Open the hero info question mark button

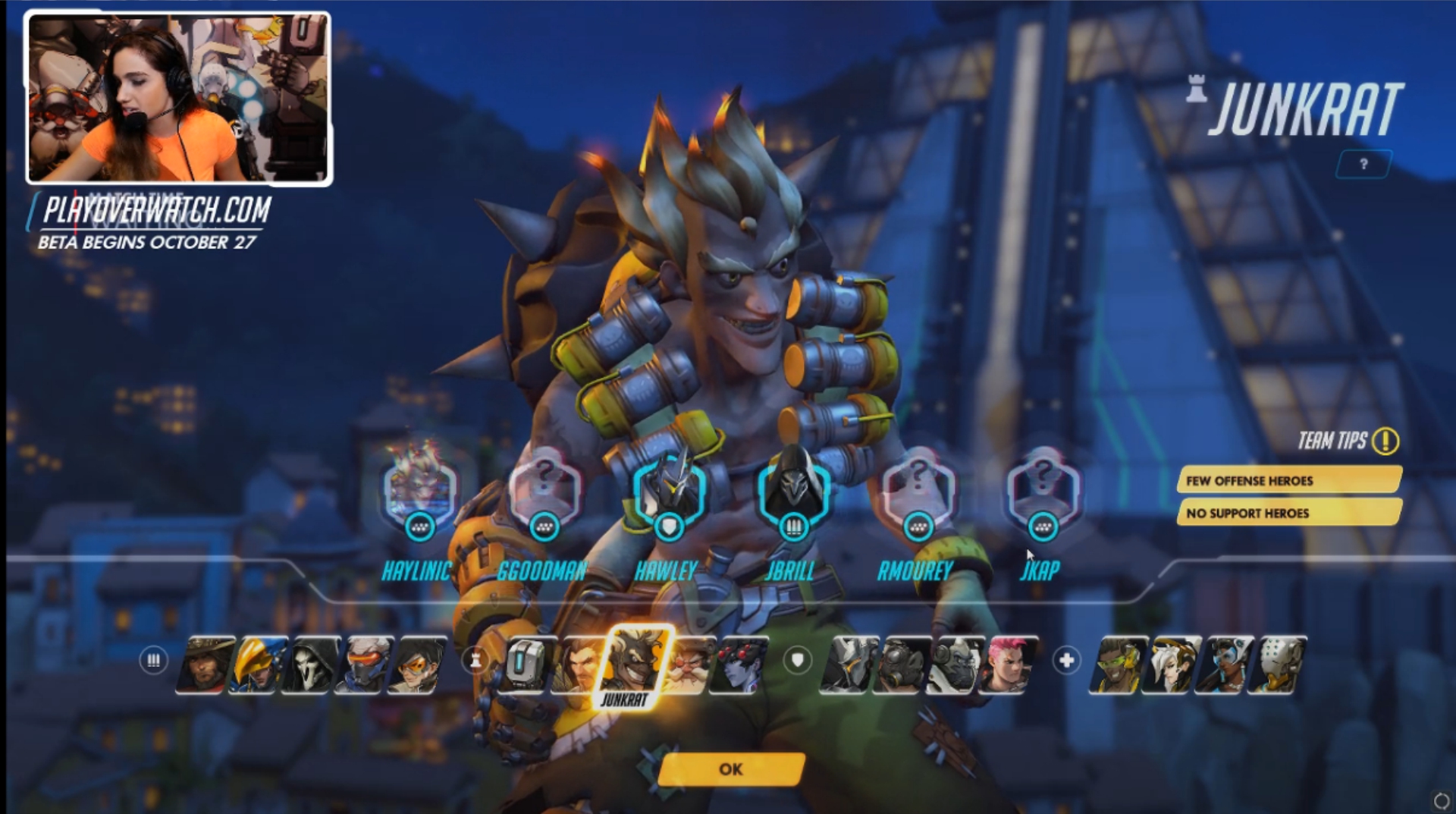tap(1363, 164)
